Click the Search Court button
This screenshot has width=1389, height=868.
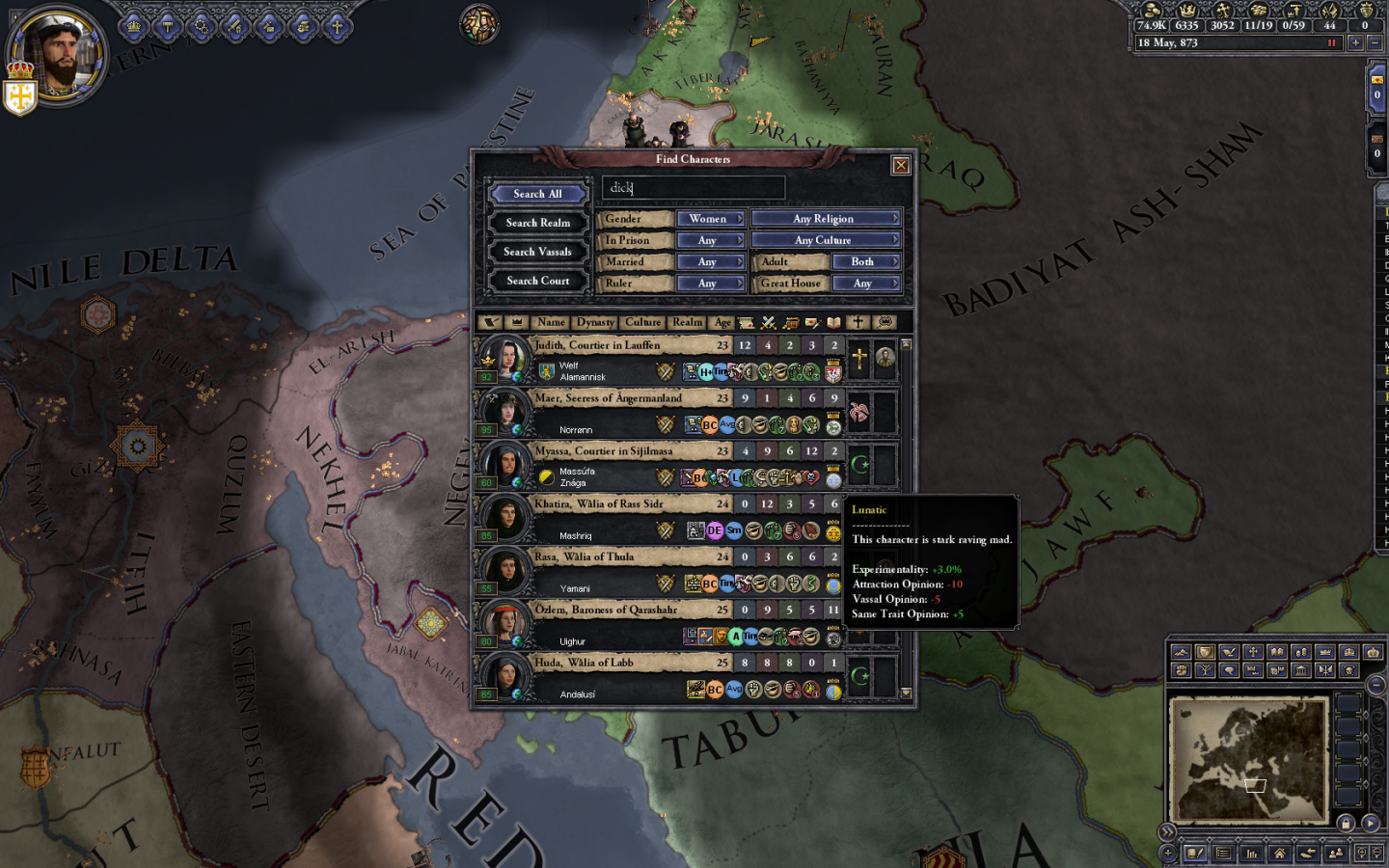pyautogui.click(x=537, y=281)
